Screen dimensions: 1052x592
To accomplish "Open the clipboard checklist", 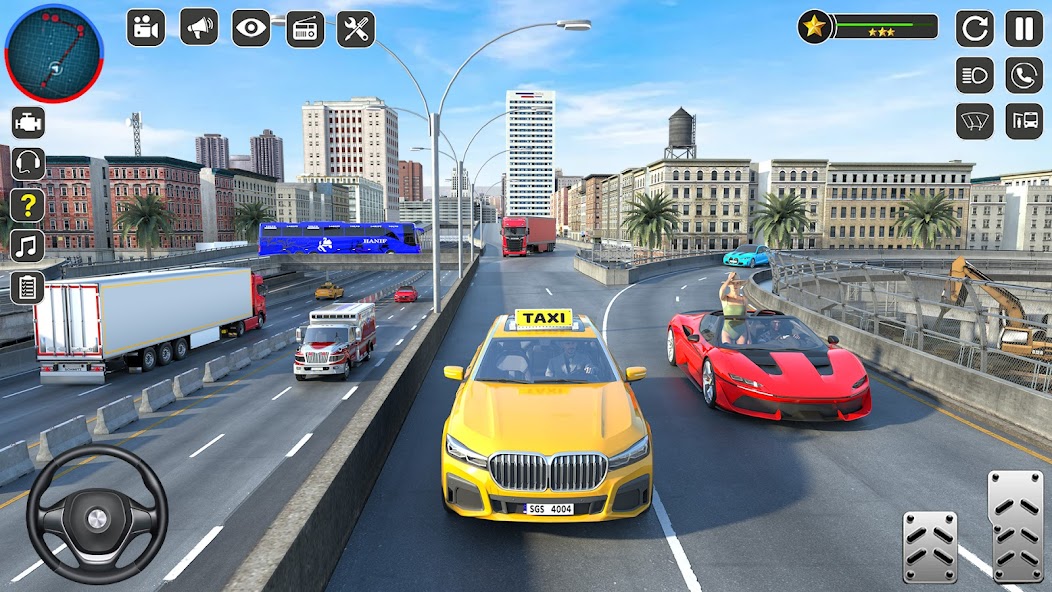I will 28,287.
